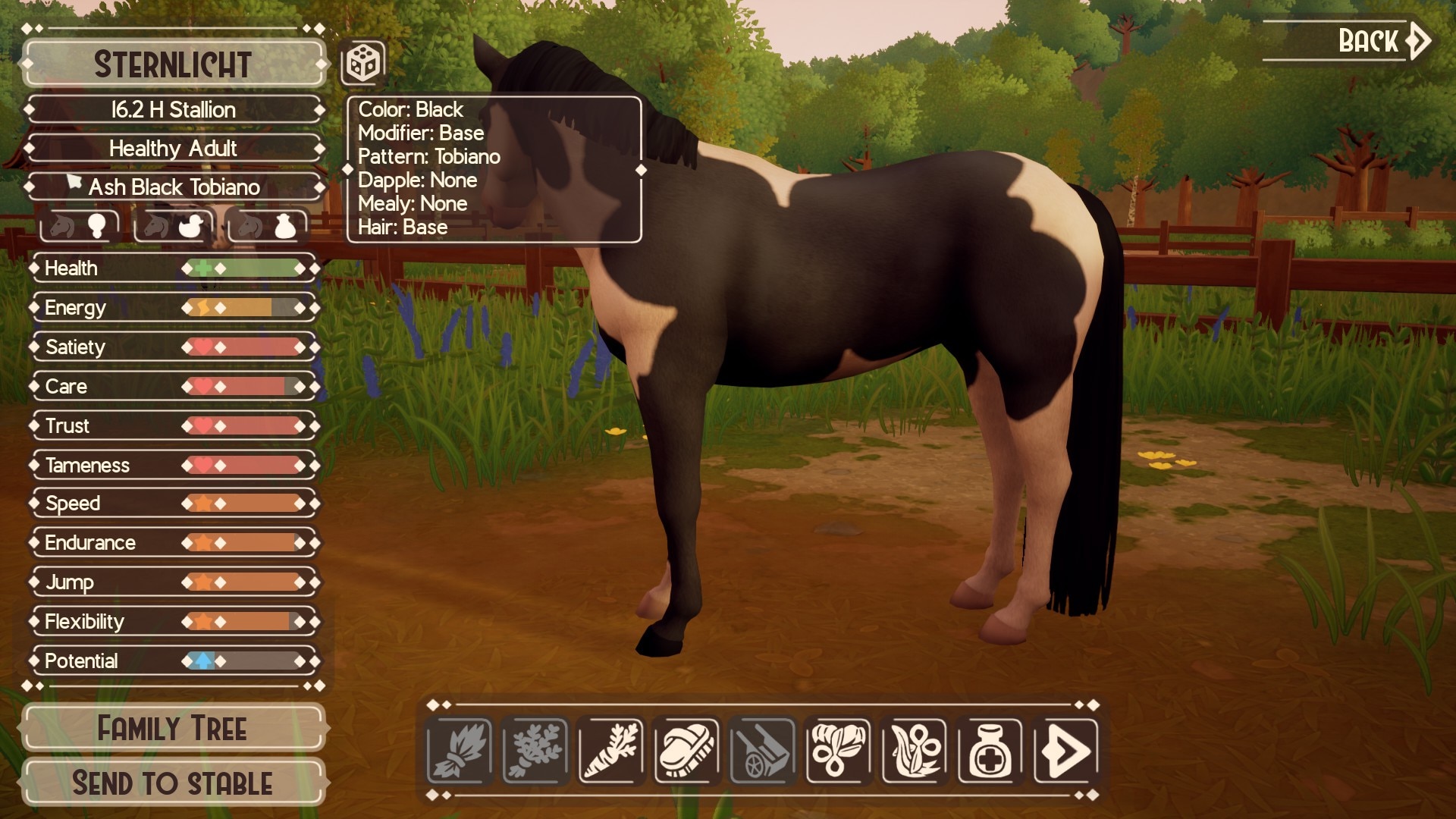The image size is (1456, 819).
Task: Choose the grass and flower treat item
Action: point(915,751)
